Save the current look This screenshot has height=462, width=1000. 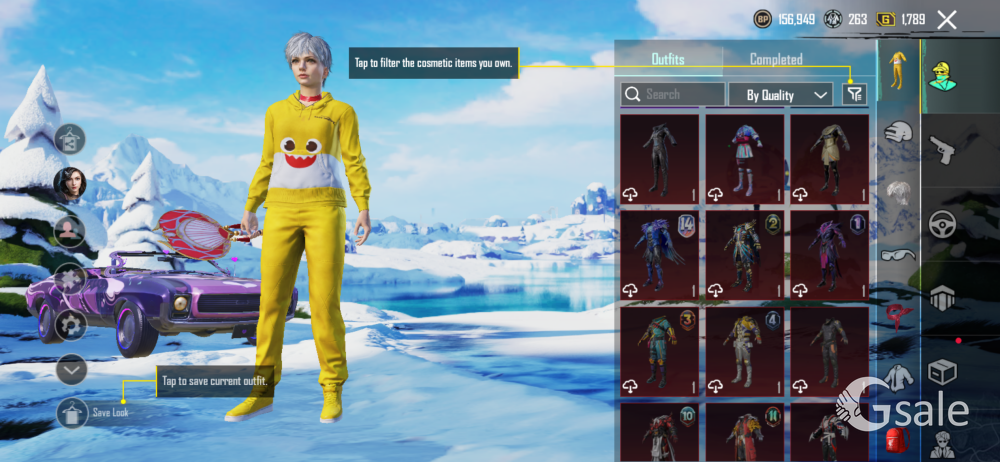[x=72, y=412]
